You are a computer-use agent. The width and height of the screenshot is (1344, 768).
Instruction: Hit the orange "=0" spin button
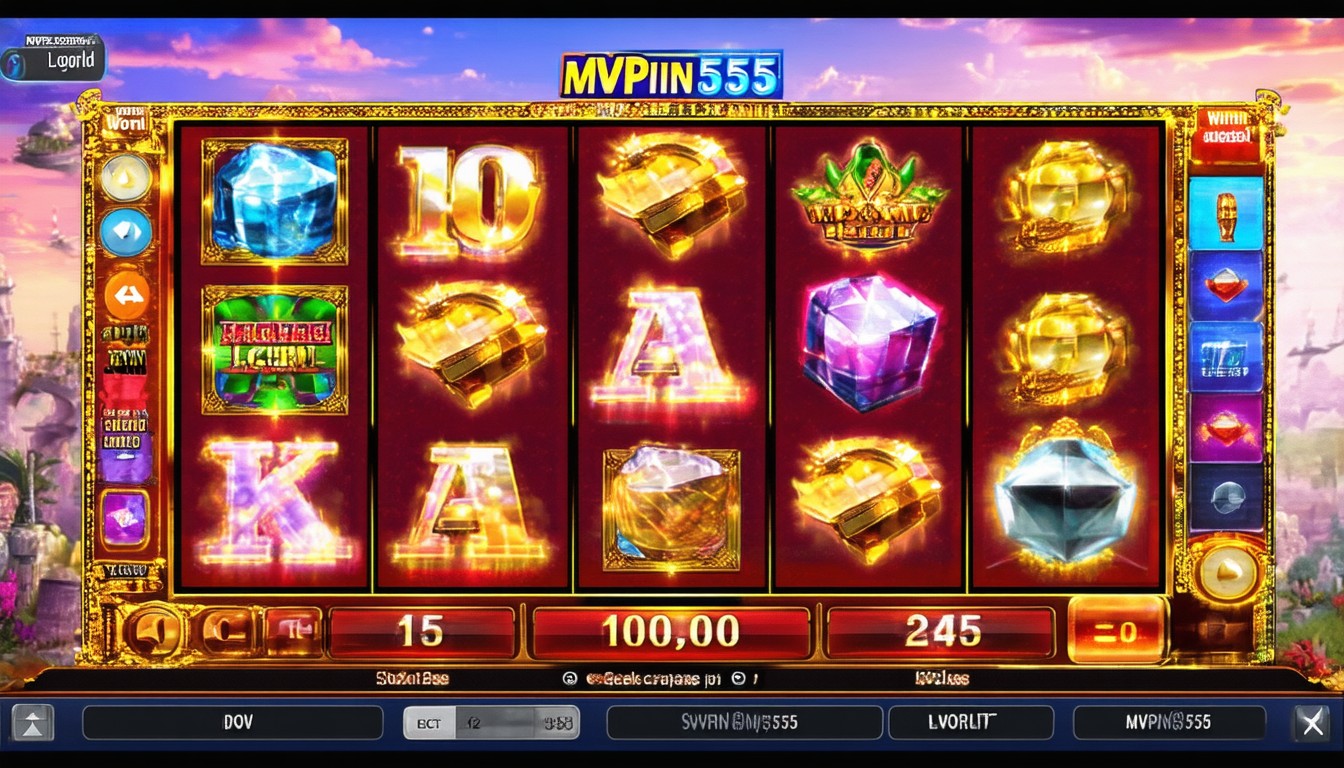click(1117, 630)
